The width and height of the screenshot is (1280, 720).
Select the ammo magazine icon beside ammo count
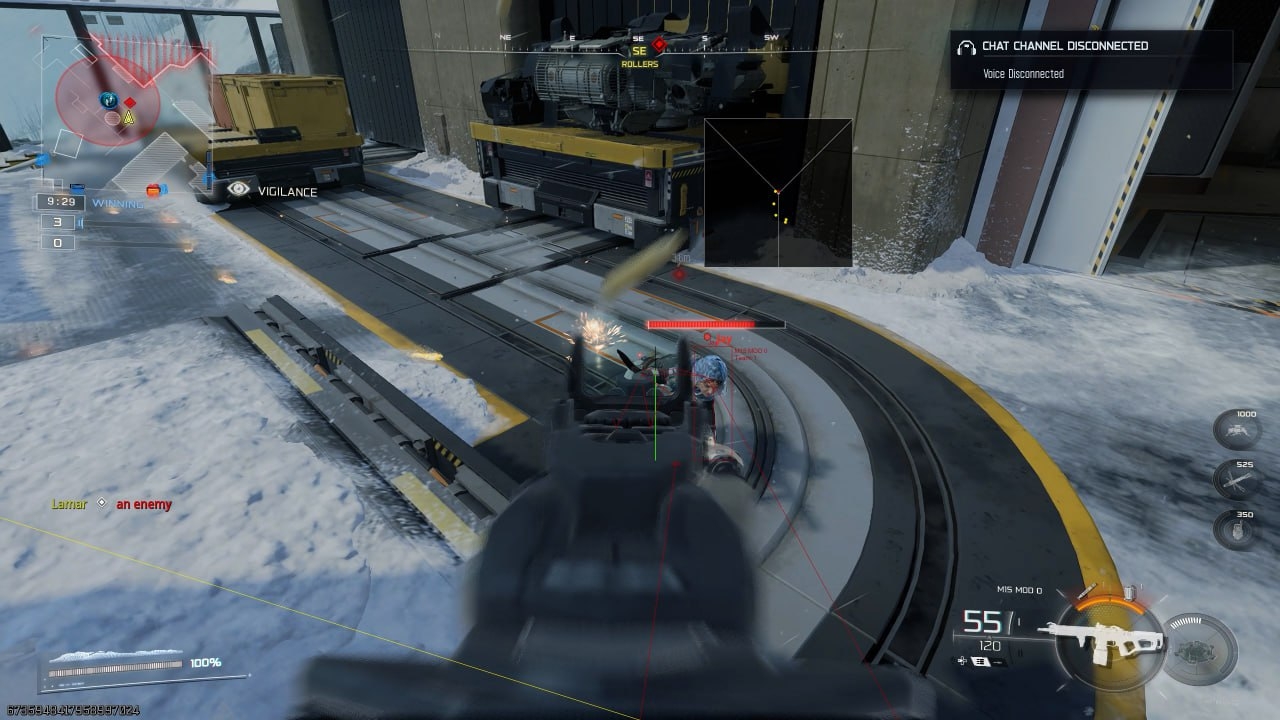click(x=979, y=660)
